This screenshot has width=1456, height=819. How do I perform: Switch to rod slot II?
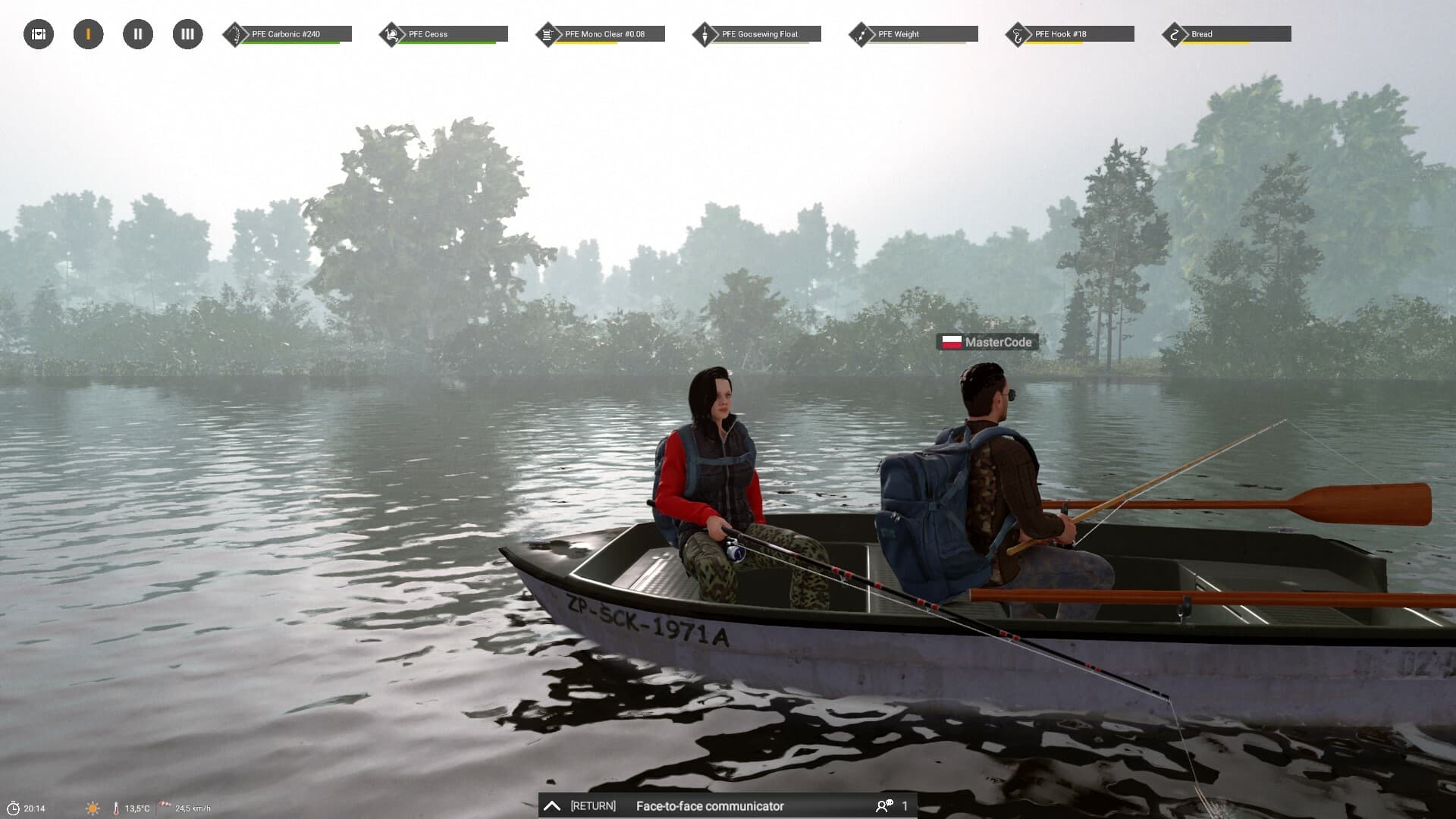click(x=137, y=33)
